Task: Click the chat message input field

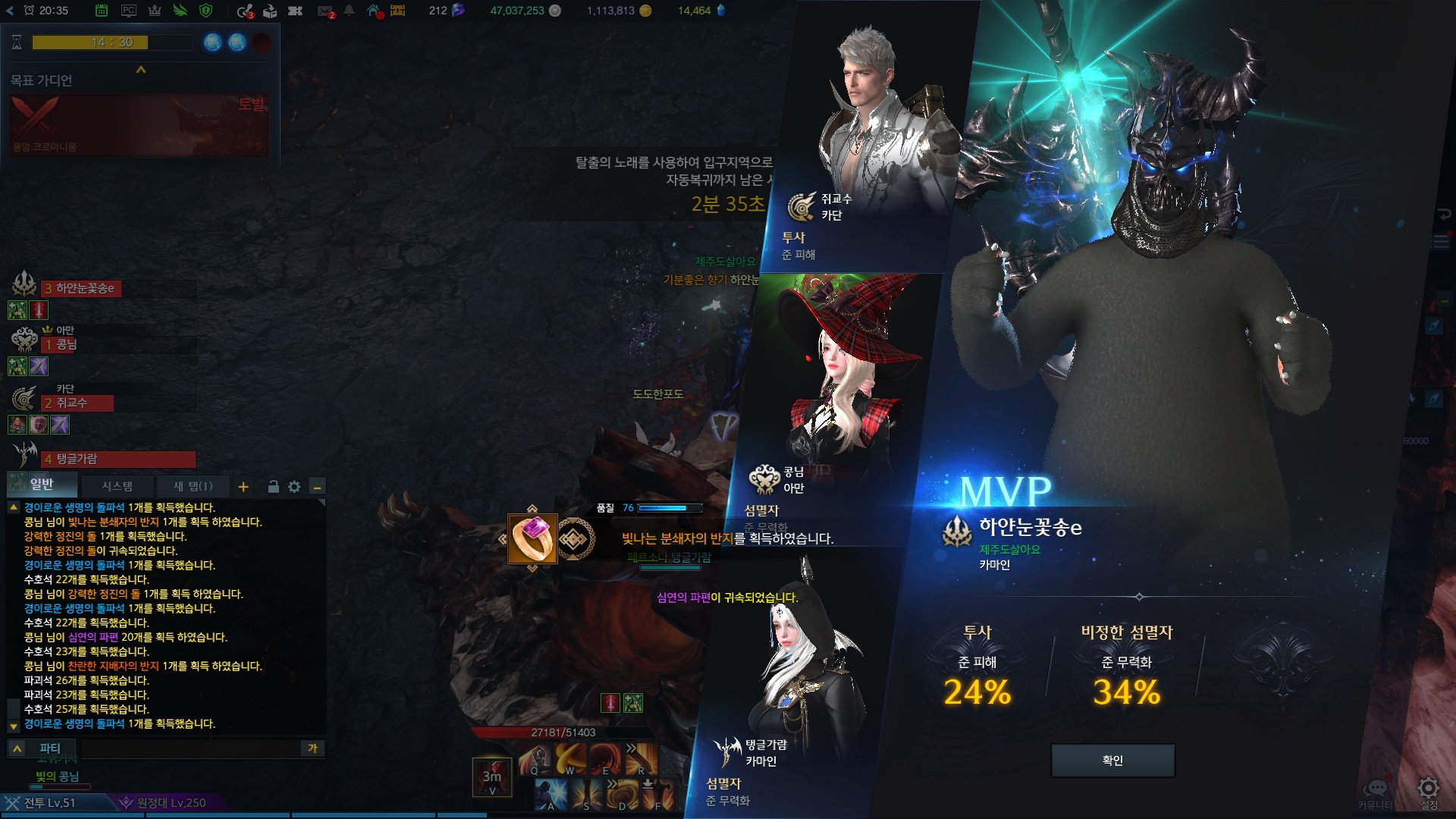Action: click(x=190, y=748)
